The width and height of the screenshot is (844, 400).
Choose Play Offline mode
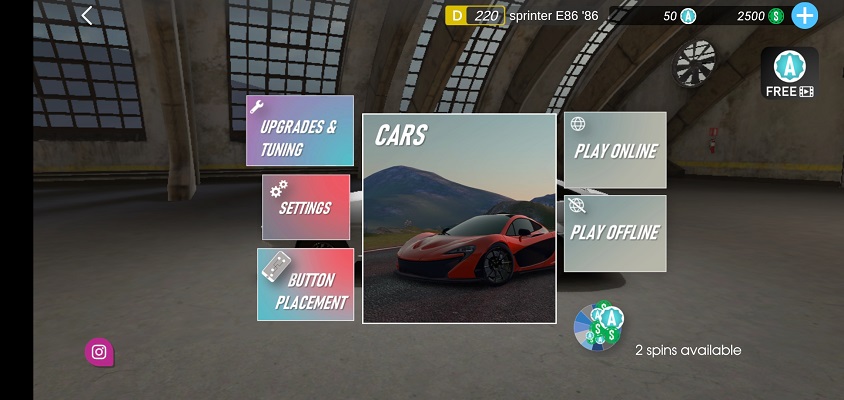pos(615,233)
